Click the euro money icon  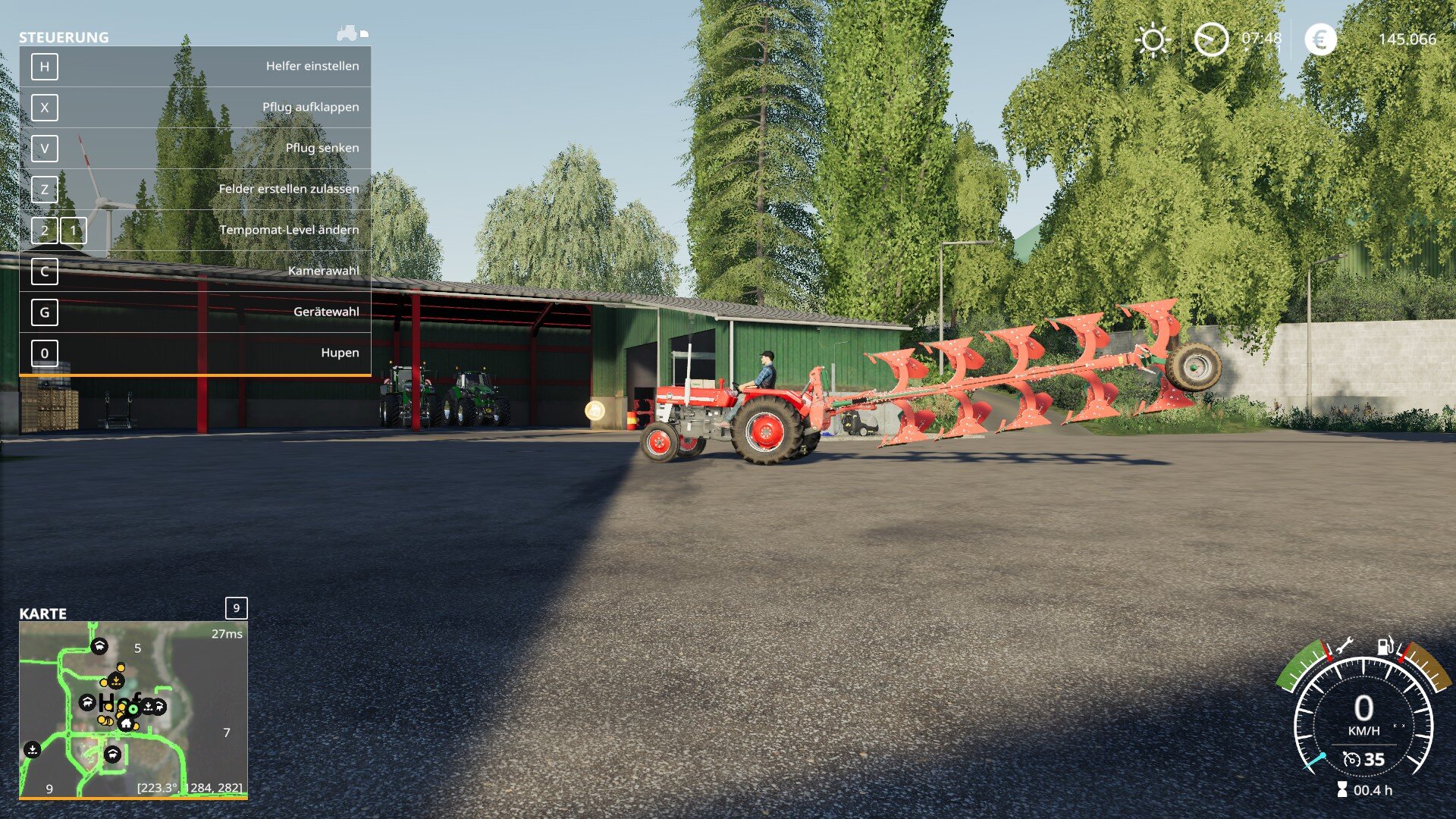(1320, 39)
